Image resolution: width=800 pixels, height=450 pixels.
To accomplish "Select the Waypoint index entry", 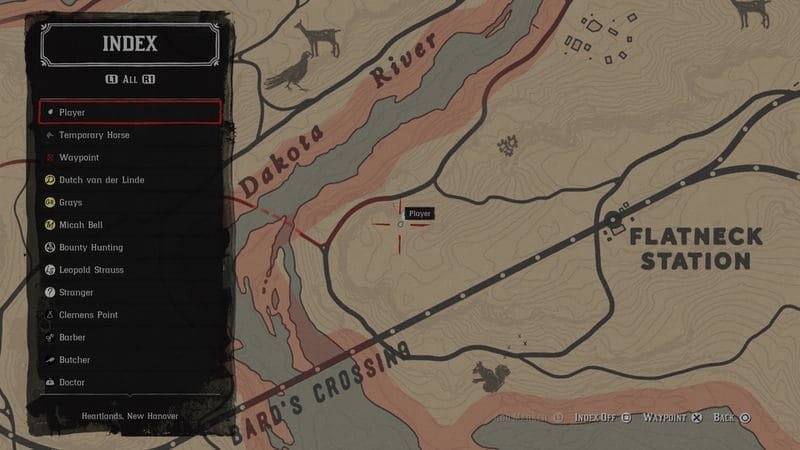I will click(130, 157).
